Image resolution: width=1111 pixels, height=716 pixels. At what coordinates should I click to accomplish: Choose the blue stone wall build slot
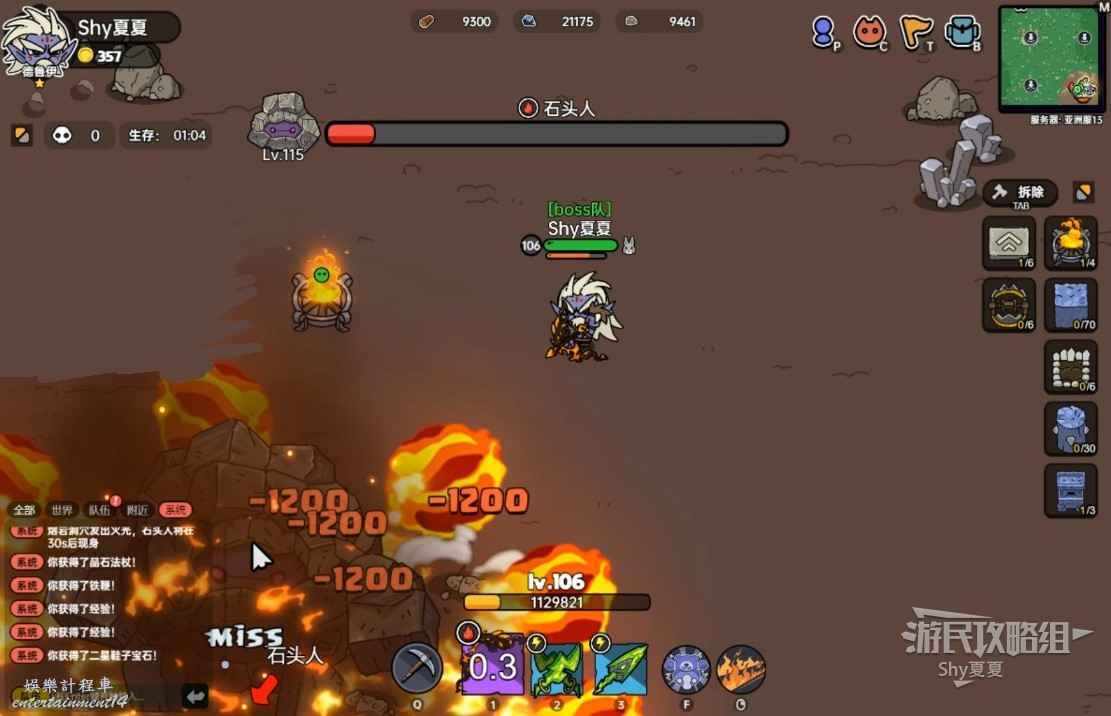pos(1070,304)
